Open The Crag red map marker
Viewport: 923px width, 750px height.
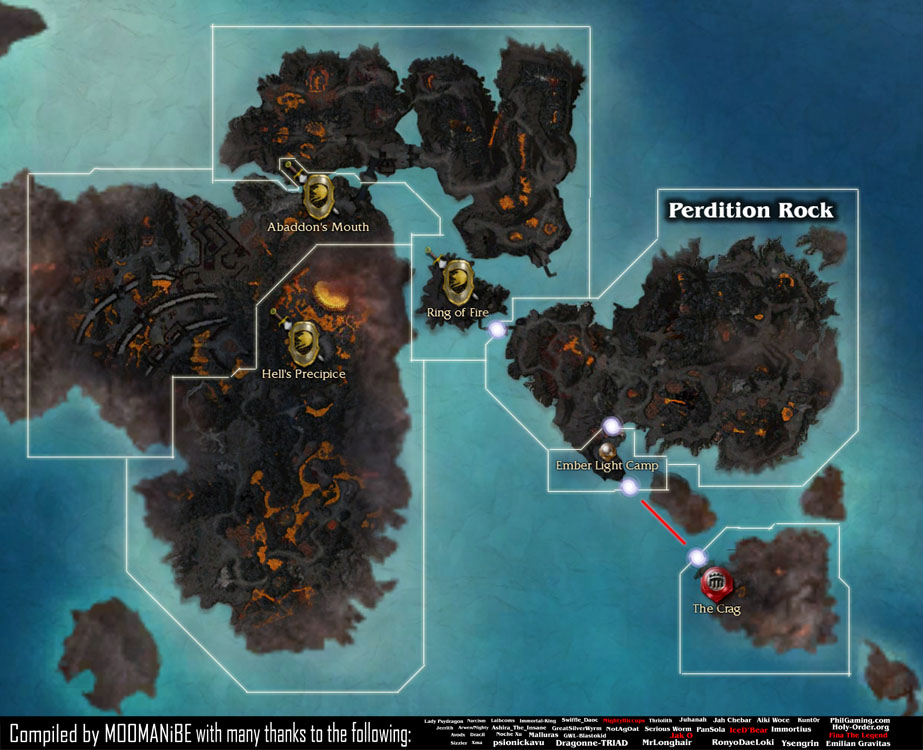pos(716,581)
